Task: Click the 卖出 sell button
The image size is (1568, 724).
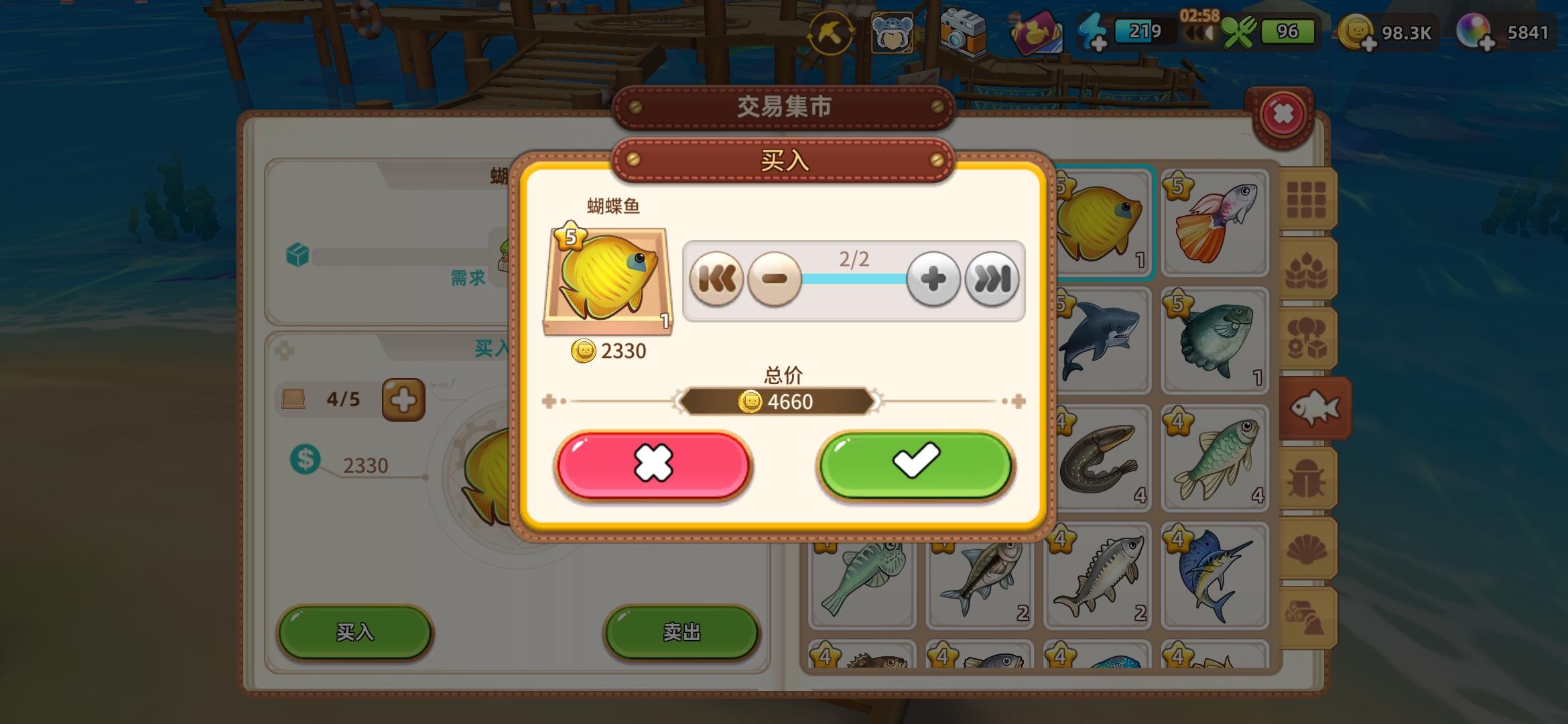Action: 681,633
